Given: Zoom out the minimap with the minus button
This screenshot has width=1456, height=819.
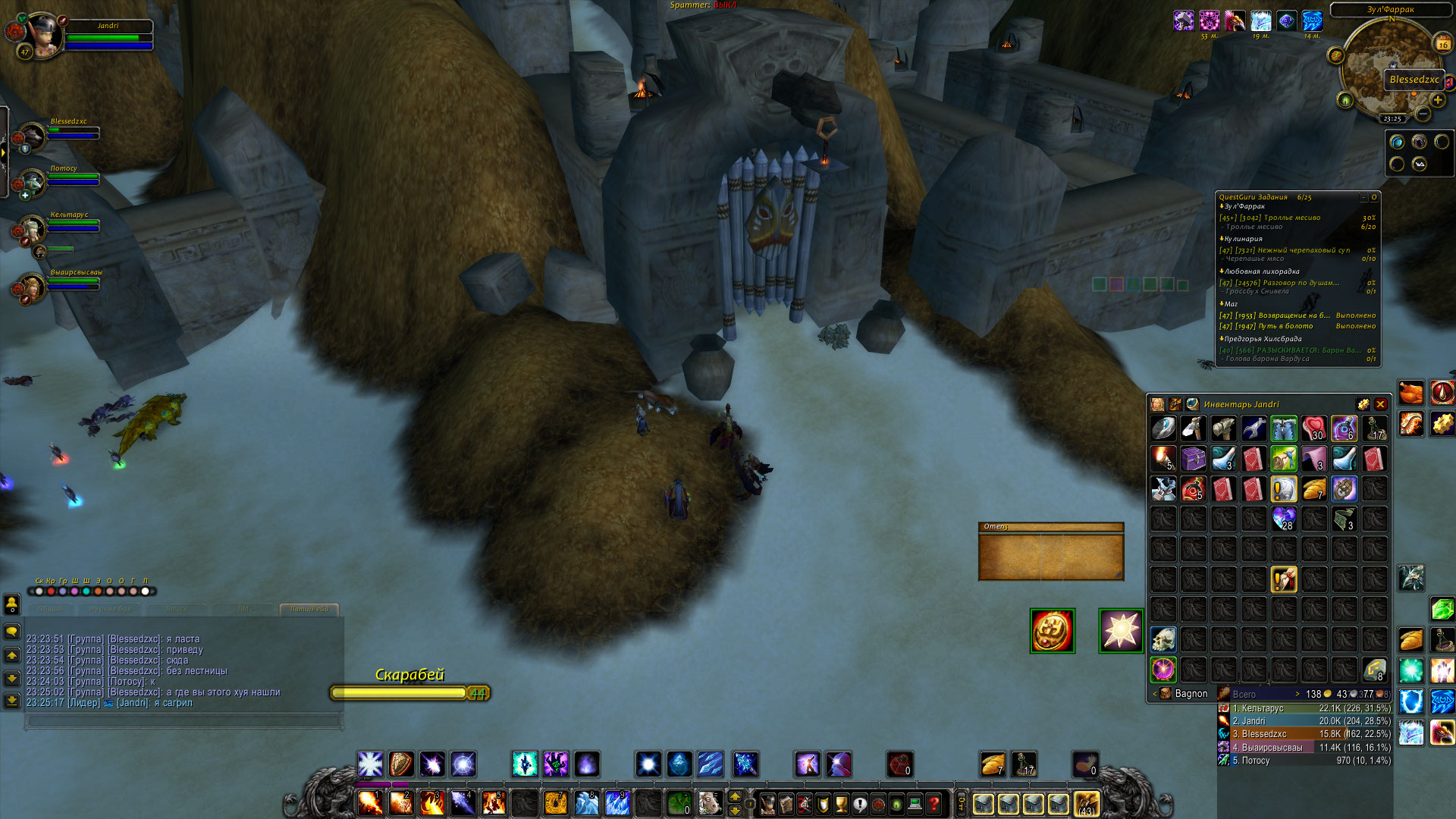Looking at the screenshot, I should [1423, 115].
